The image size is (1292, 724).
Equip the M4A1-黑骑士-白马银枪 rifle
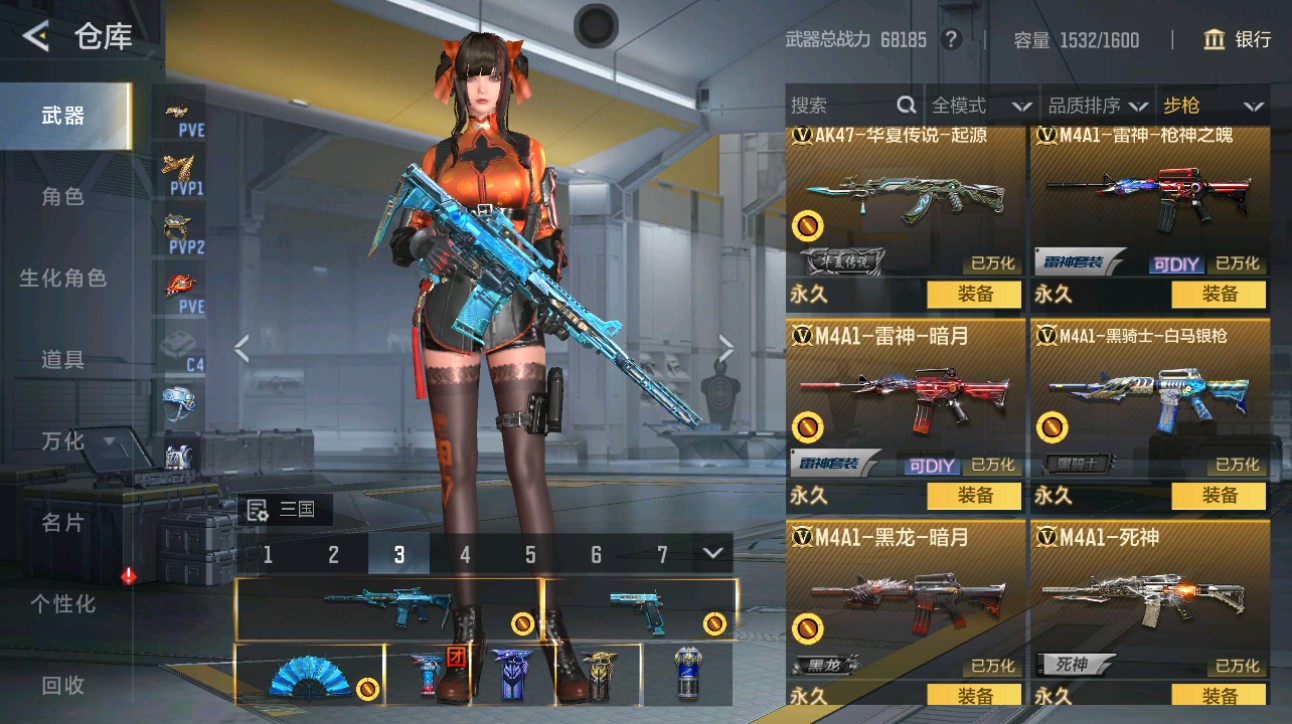tap(1219, 495)
